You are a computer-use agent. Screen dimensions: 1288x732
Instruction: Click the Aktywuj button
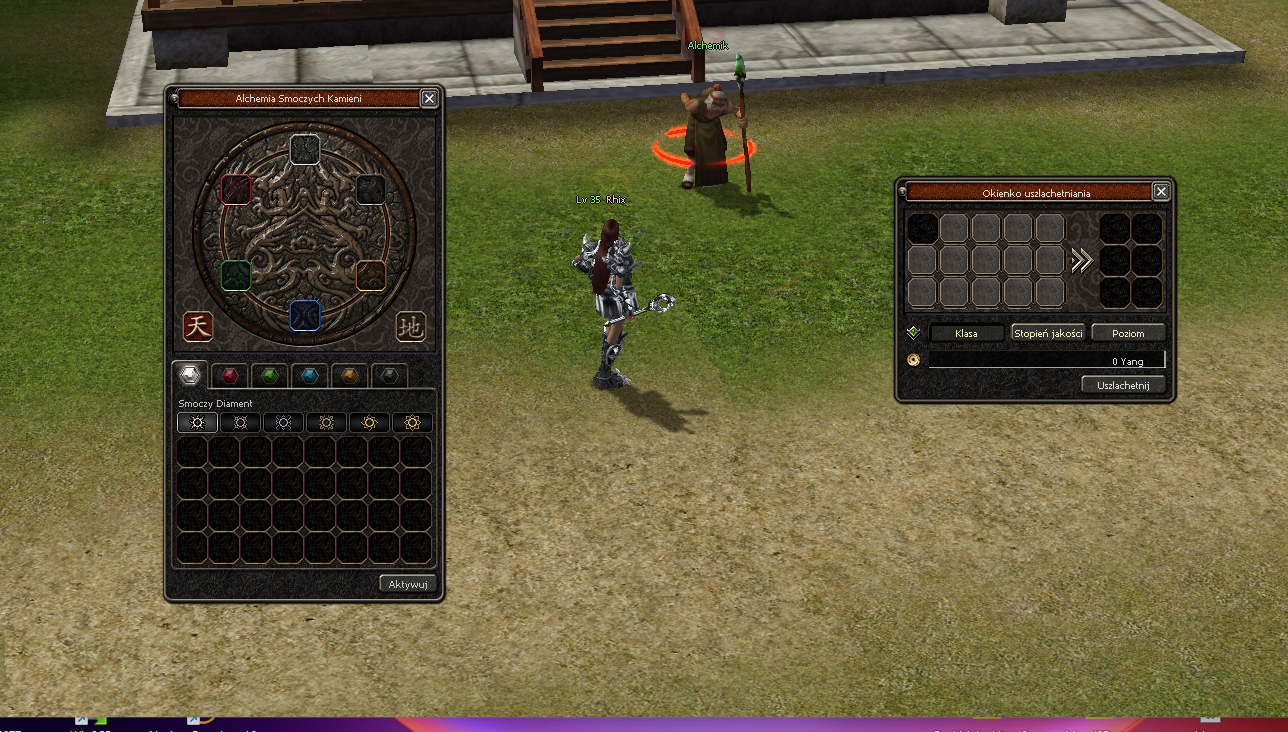(408, 584)
